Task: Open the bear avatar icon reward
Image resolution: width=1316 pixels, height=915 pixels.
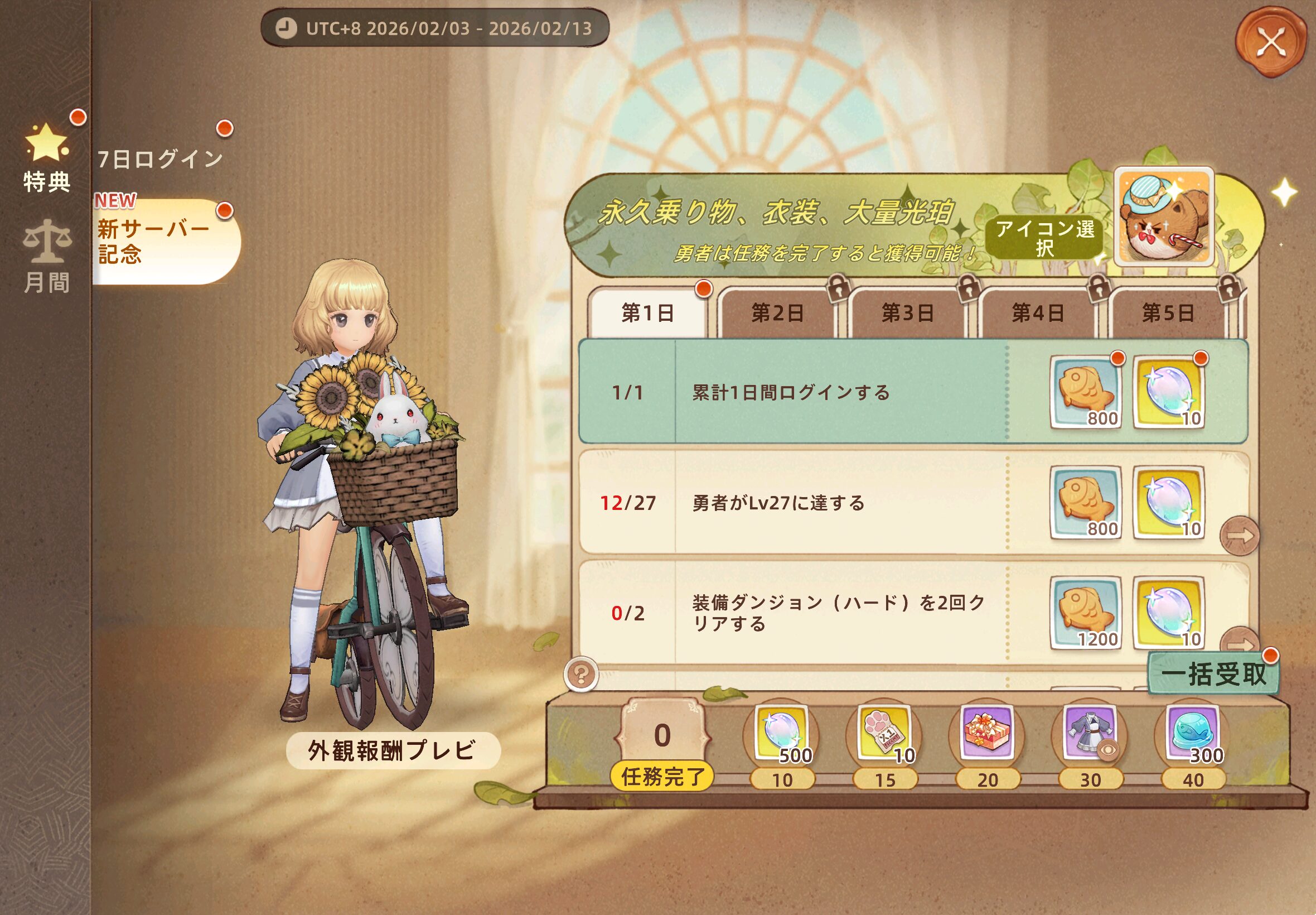Action: tap(1164, 217)
